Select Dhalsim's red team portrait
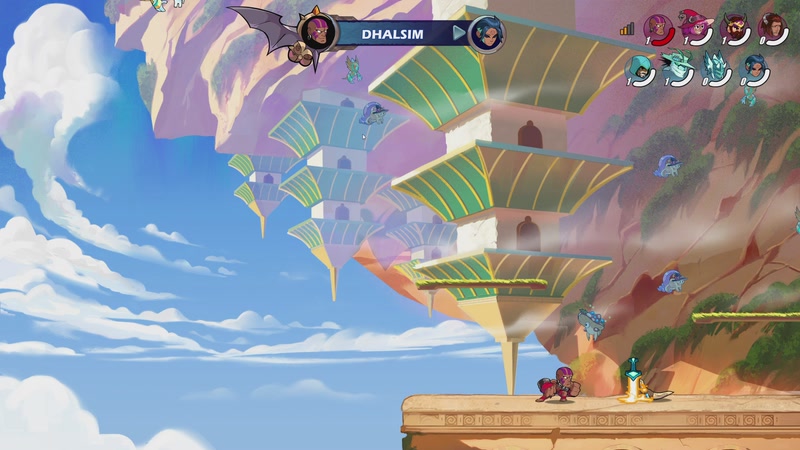This screenshot has height=450, width=800. 657,27
